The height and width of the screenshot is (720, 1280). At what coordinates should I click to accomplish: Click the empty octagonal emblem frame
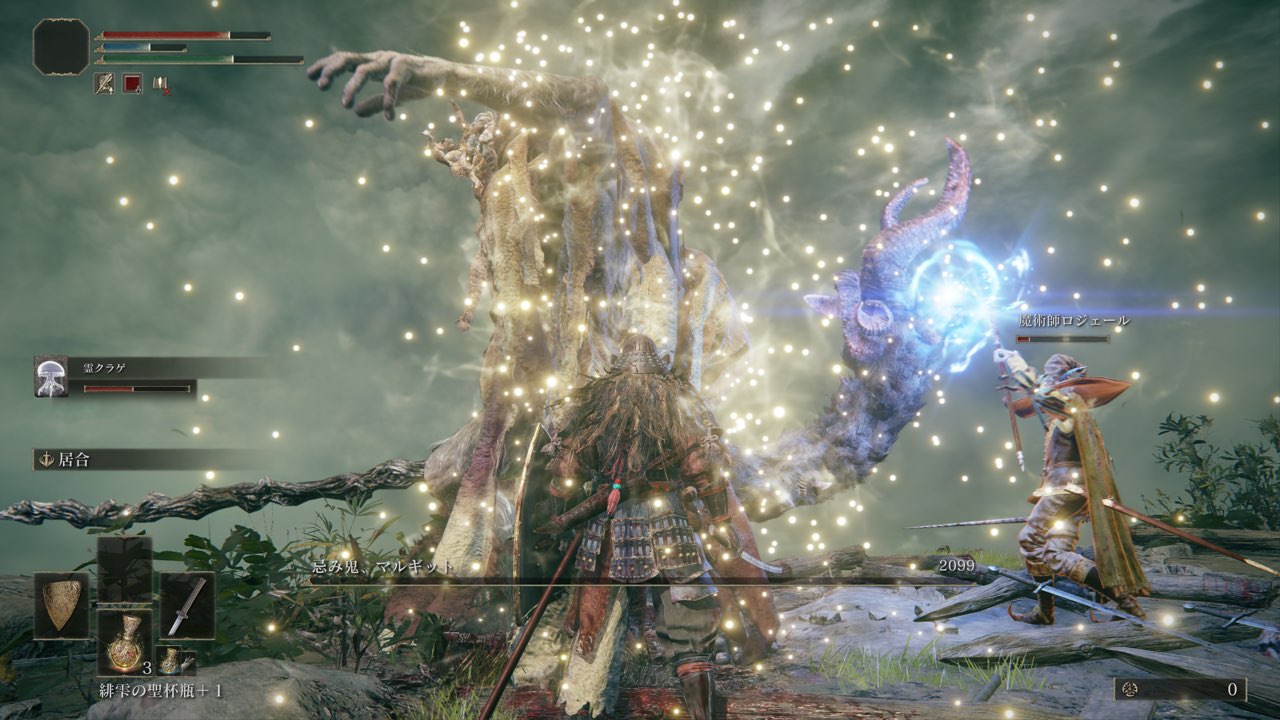click(x=61, y=46)
